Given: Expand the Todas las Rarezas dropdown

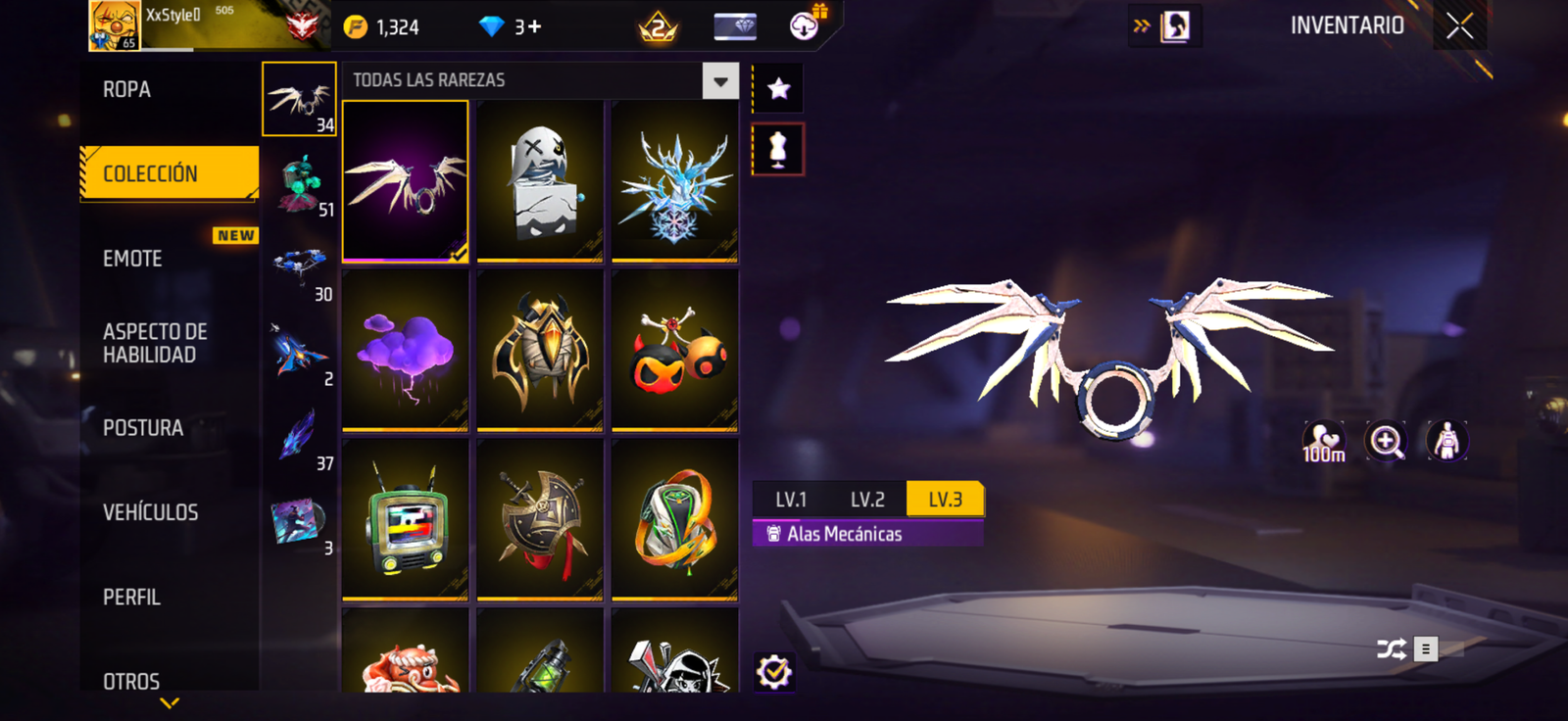Looking at the screenshot, I should pyautogui.click(x=720, y=81).
